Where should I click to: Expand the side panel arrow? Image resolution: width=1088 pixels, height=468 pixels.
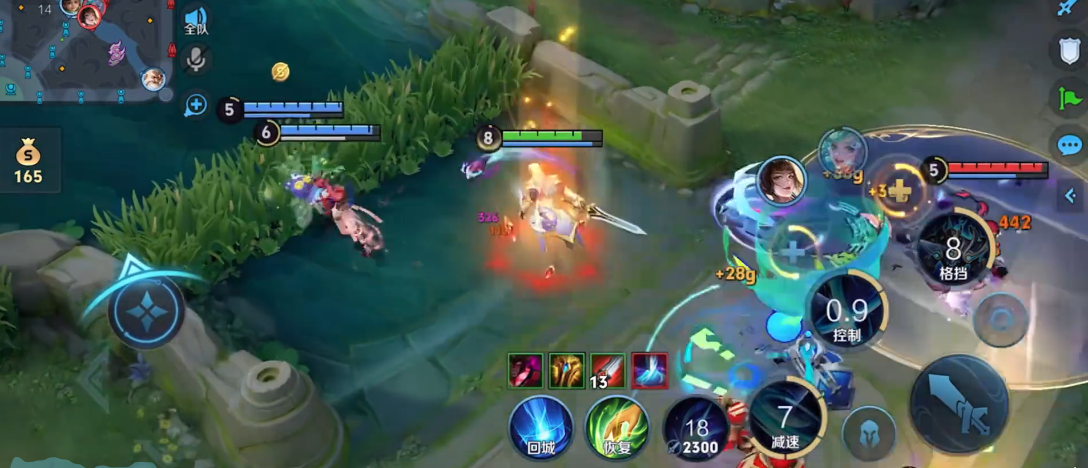1069,195
